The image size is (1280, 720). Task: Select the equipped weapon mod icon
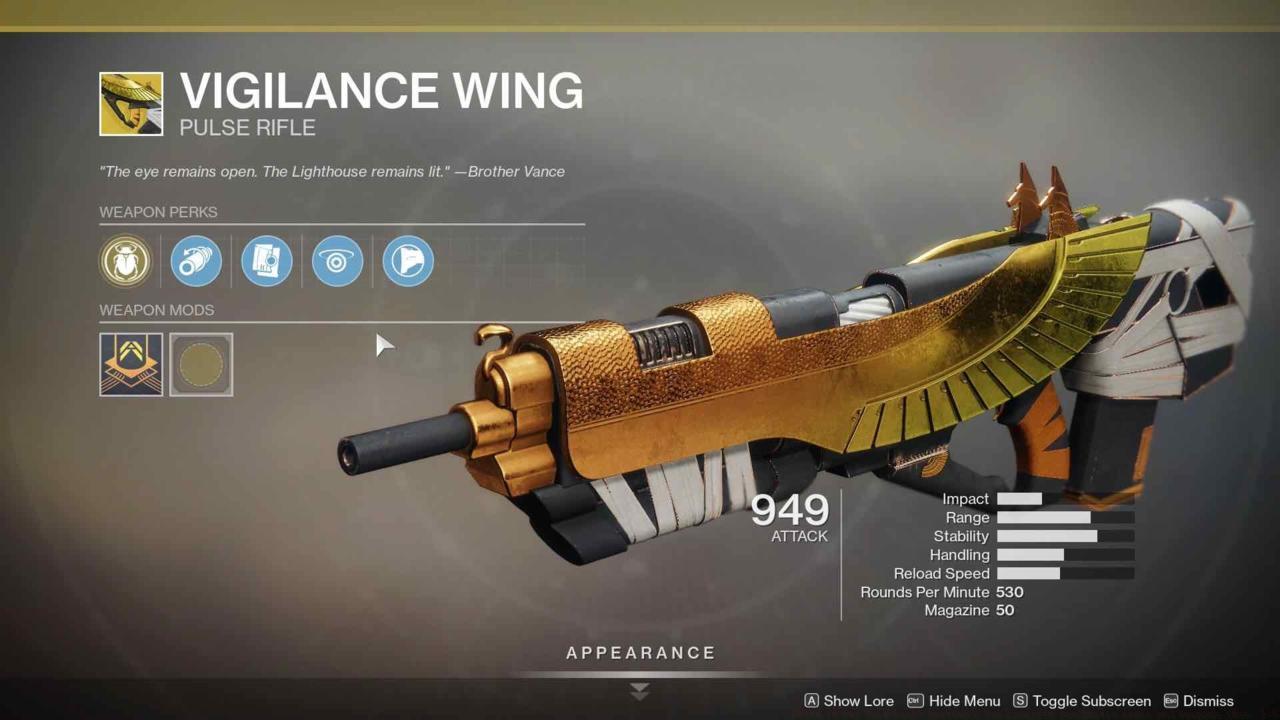click(130, 364)
